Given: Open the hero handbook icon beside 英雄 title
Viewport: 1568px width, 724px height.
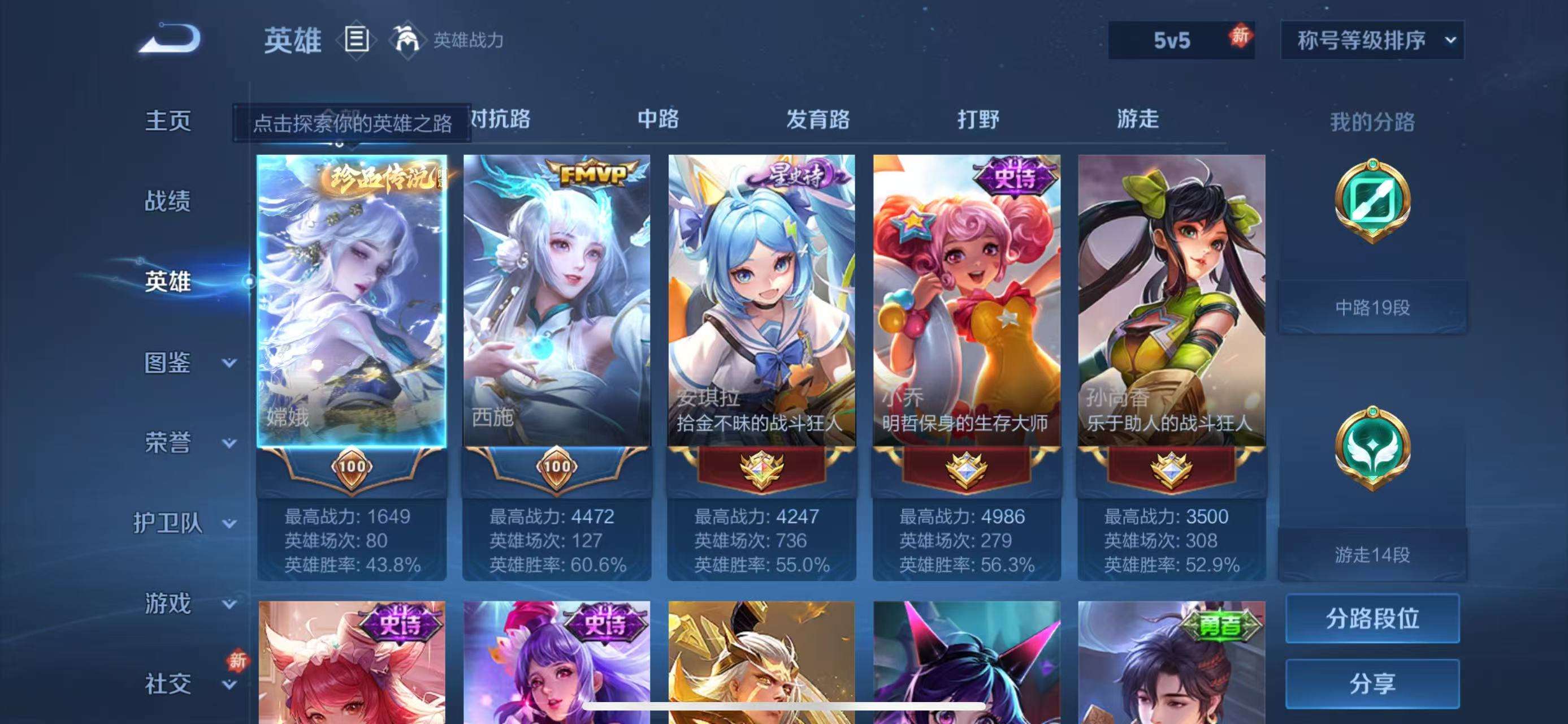Looking at the screenshot, I should click(358, 40).
